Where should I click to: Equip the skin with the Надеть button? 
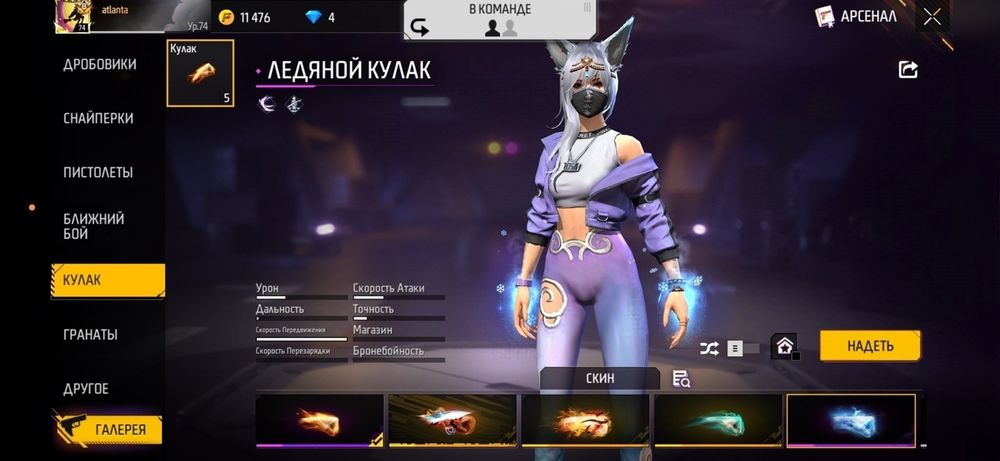[869, 346]
